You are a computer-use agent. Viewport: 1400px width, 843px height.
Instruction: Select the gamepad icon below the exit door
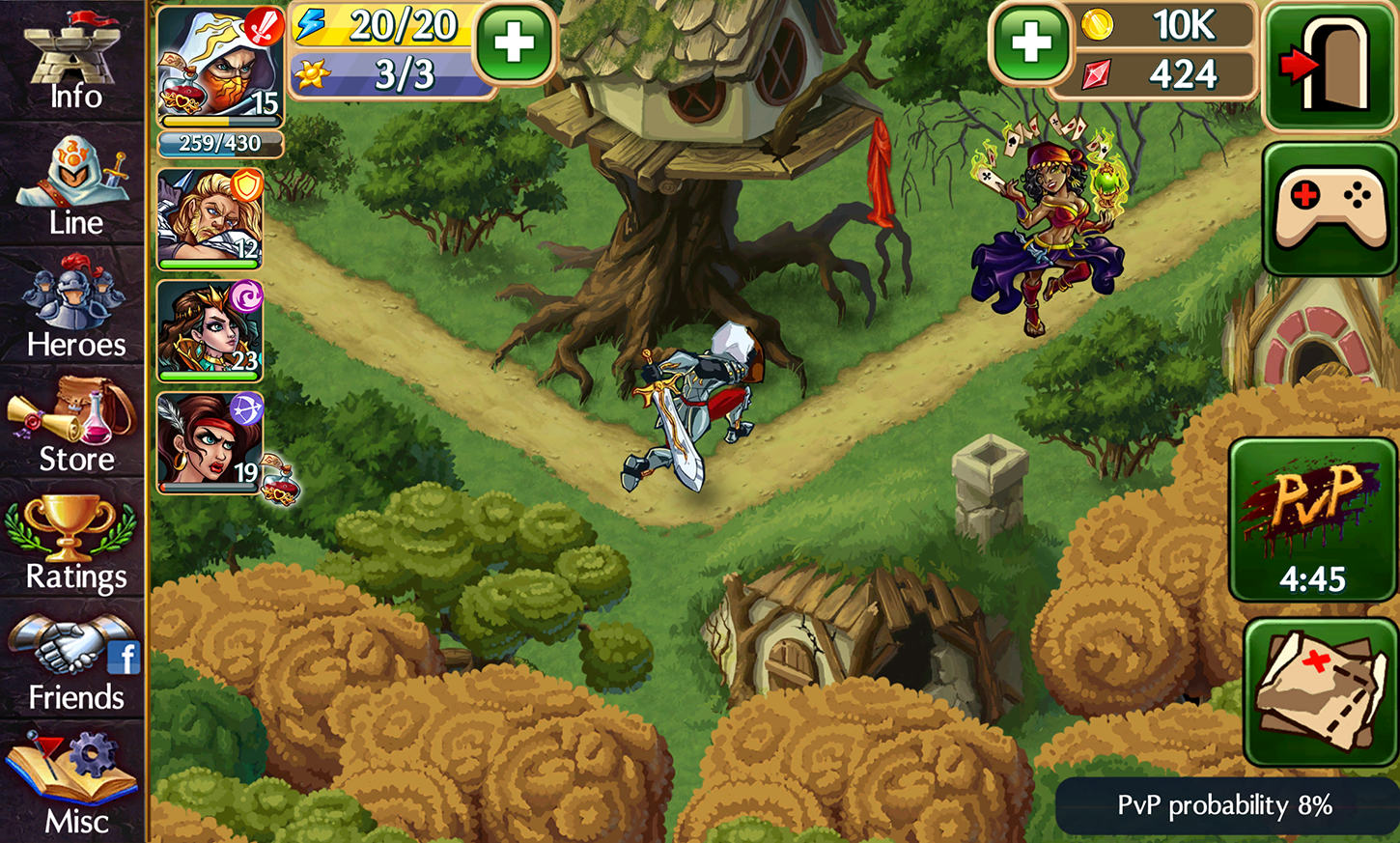(1330, 208)
